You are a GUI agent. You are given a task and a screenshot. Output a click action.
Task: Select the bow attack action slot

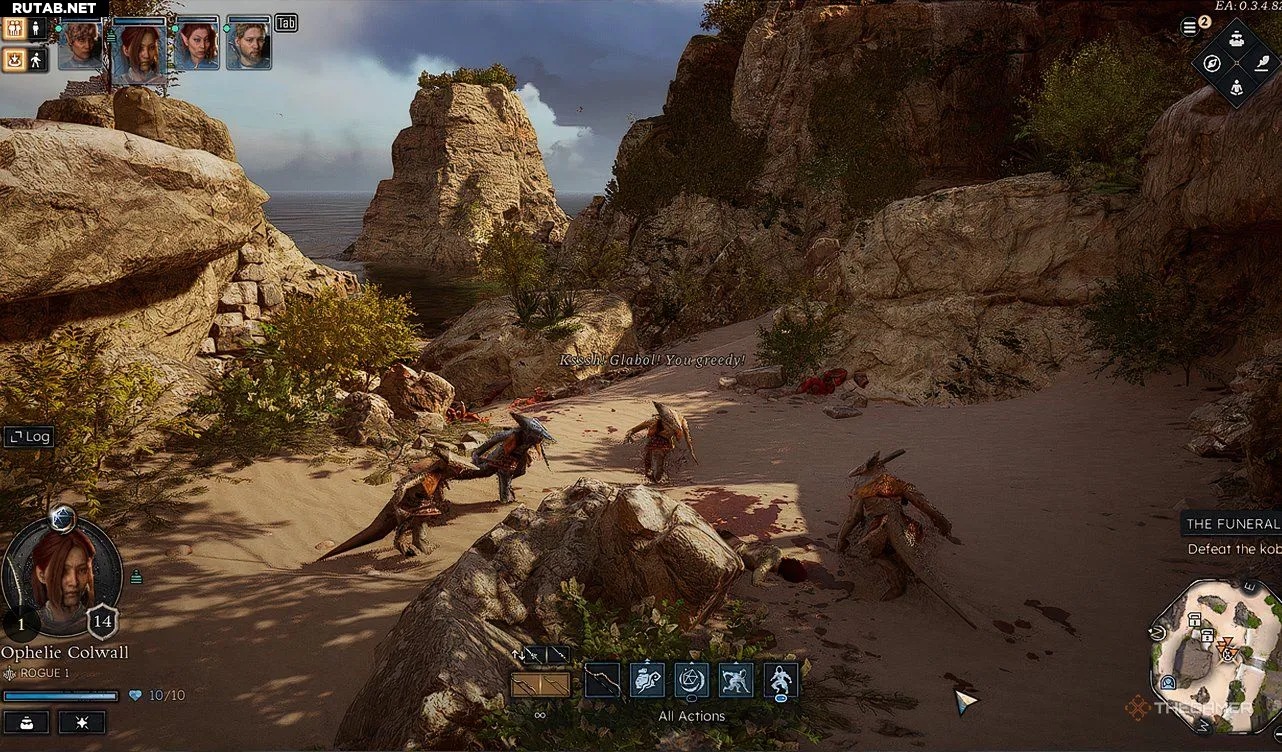[602, 680]
